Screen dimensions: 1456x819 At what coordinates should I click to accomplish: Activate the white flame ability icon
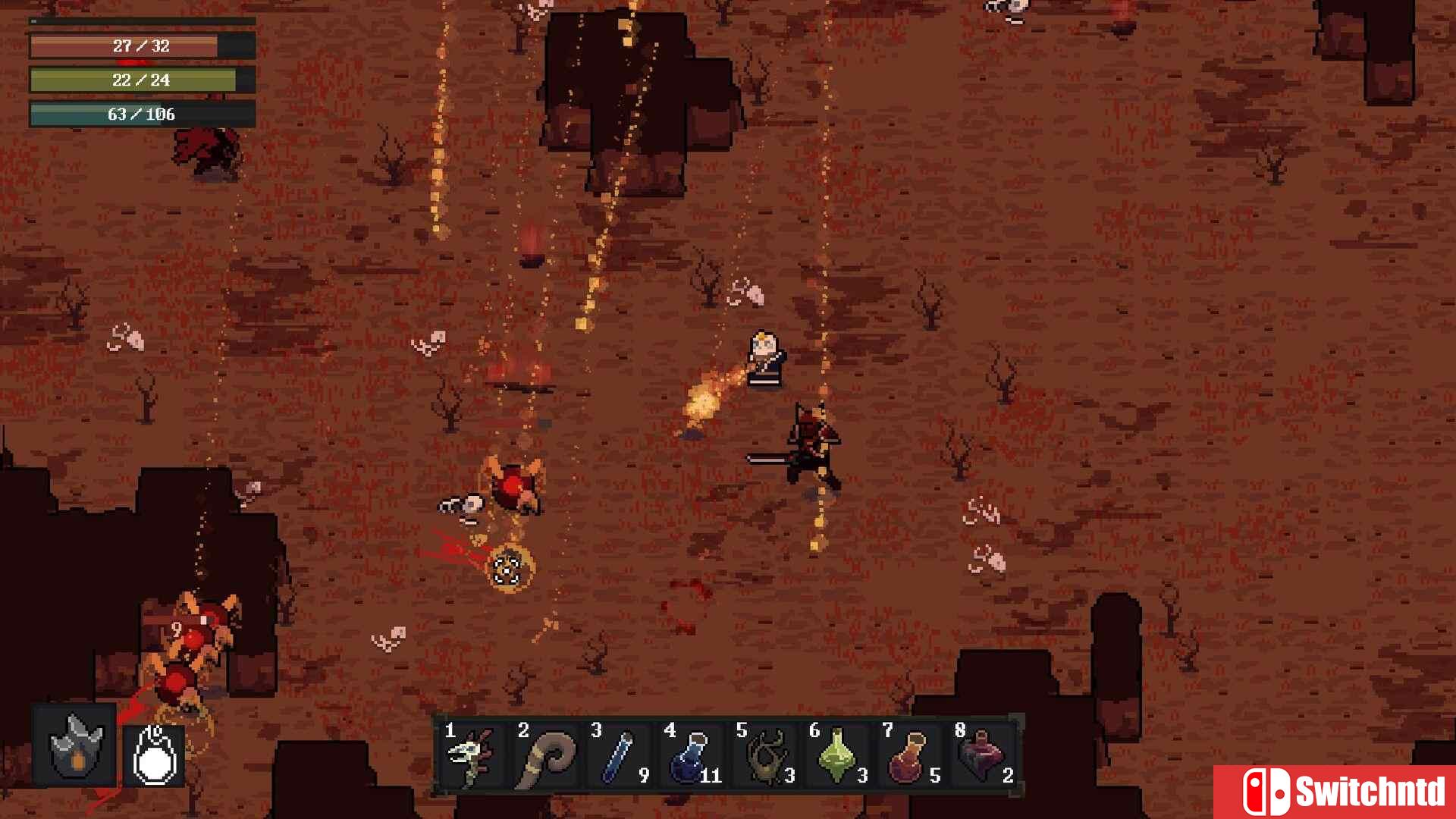(x=155, y=755)
